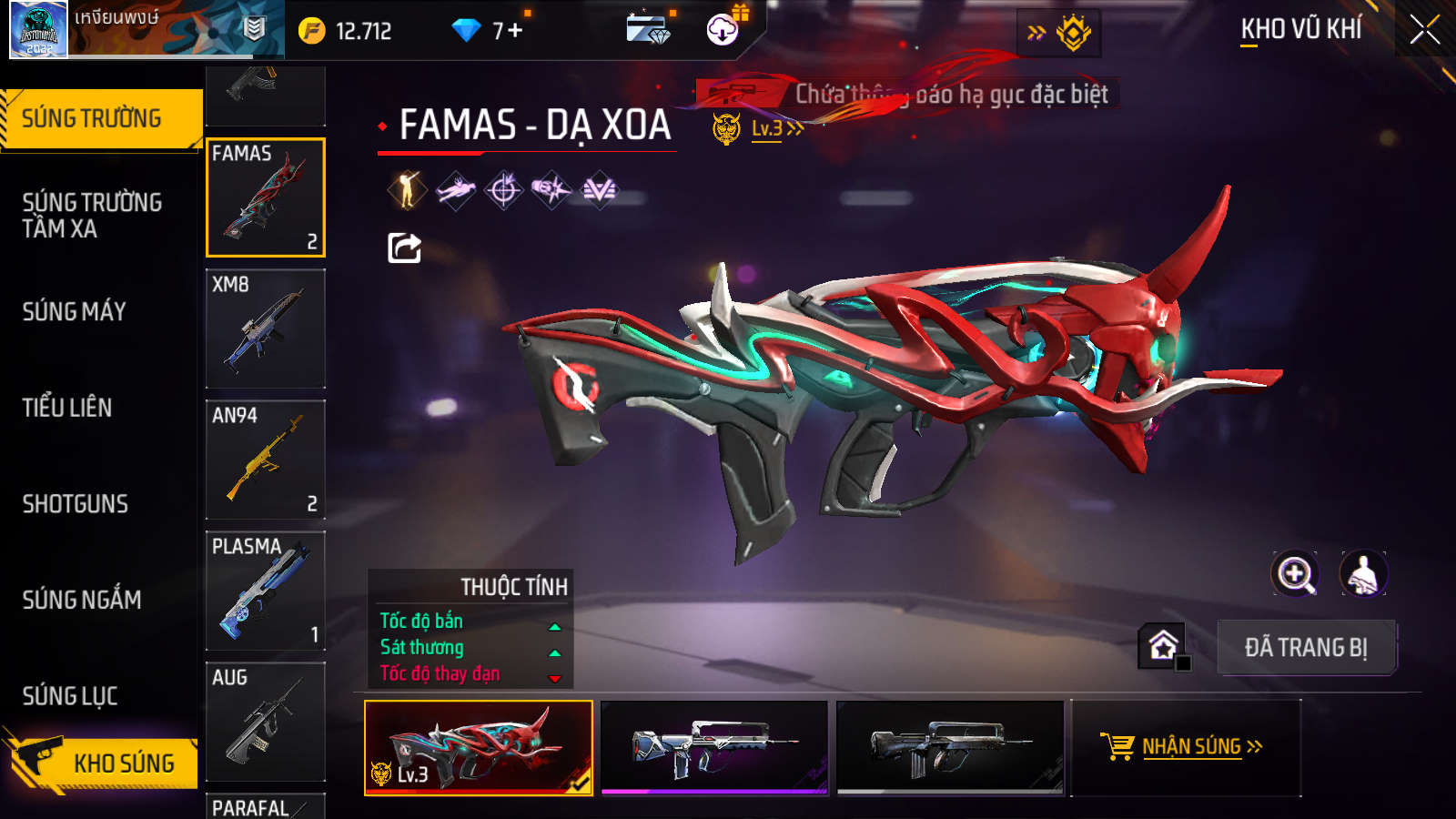Image resolution: width=1456 pixels, height=819 pixels.
Task: Select the XM8 weapon tile
Action: [x=266, y=329]
